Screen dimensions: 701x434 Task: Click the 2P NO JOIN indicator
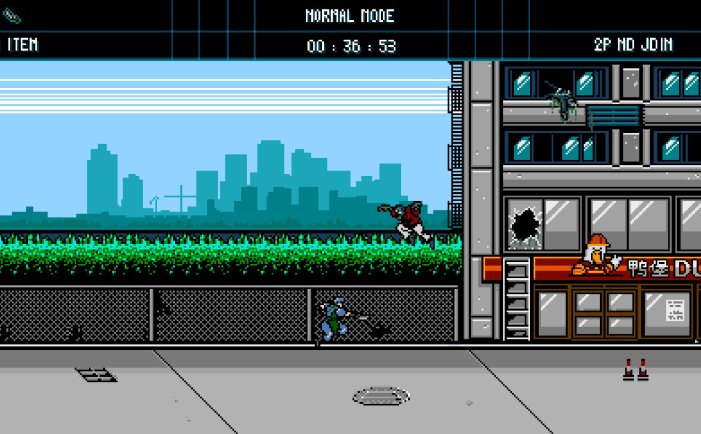tap(633, 45)
